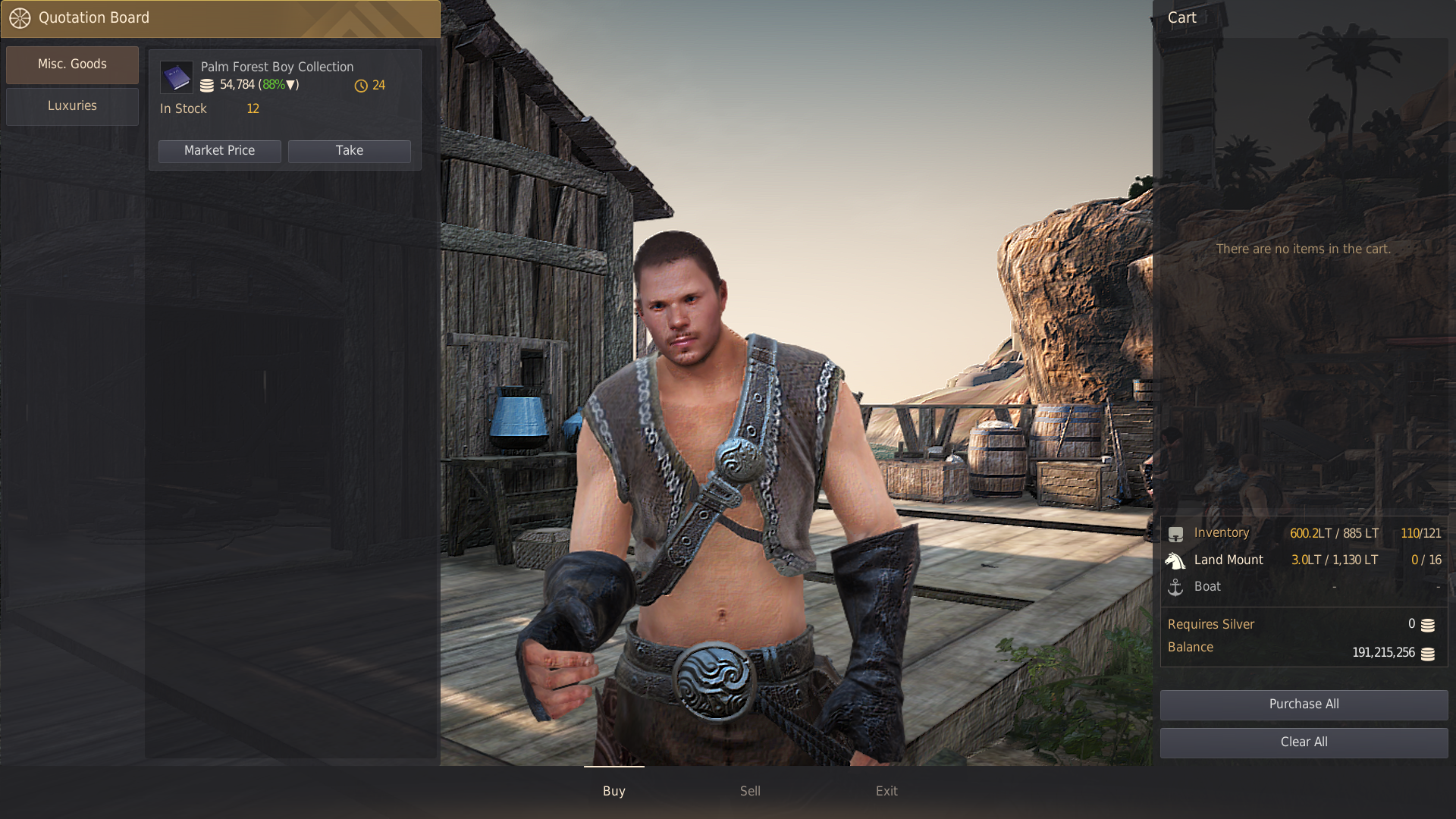Screen dimensions: 1456x819
Task: Exit the trade window
Action: [886, 791]
